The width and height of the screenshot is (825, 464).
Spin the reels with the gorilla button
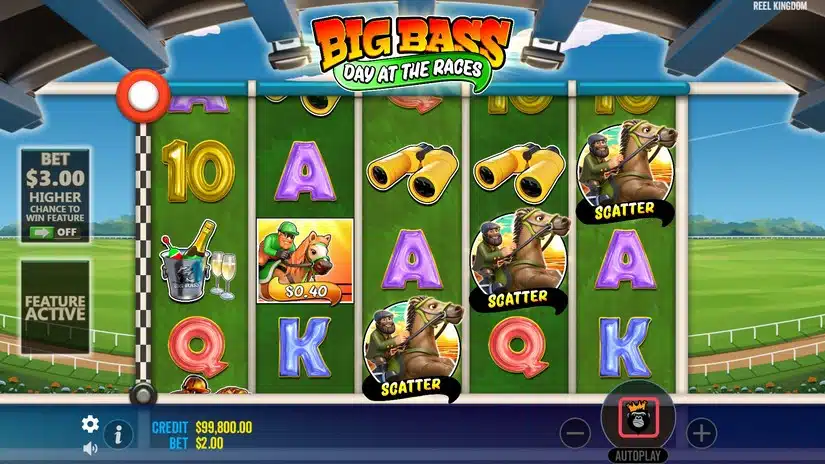point(638,417)
